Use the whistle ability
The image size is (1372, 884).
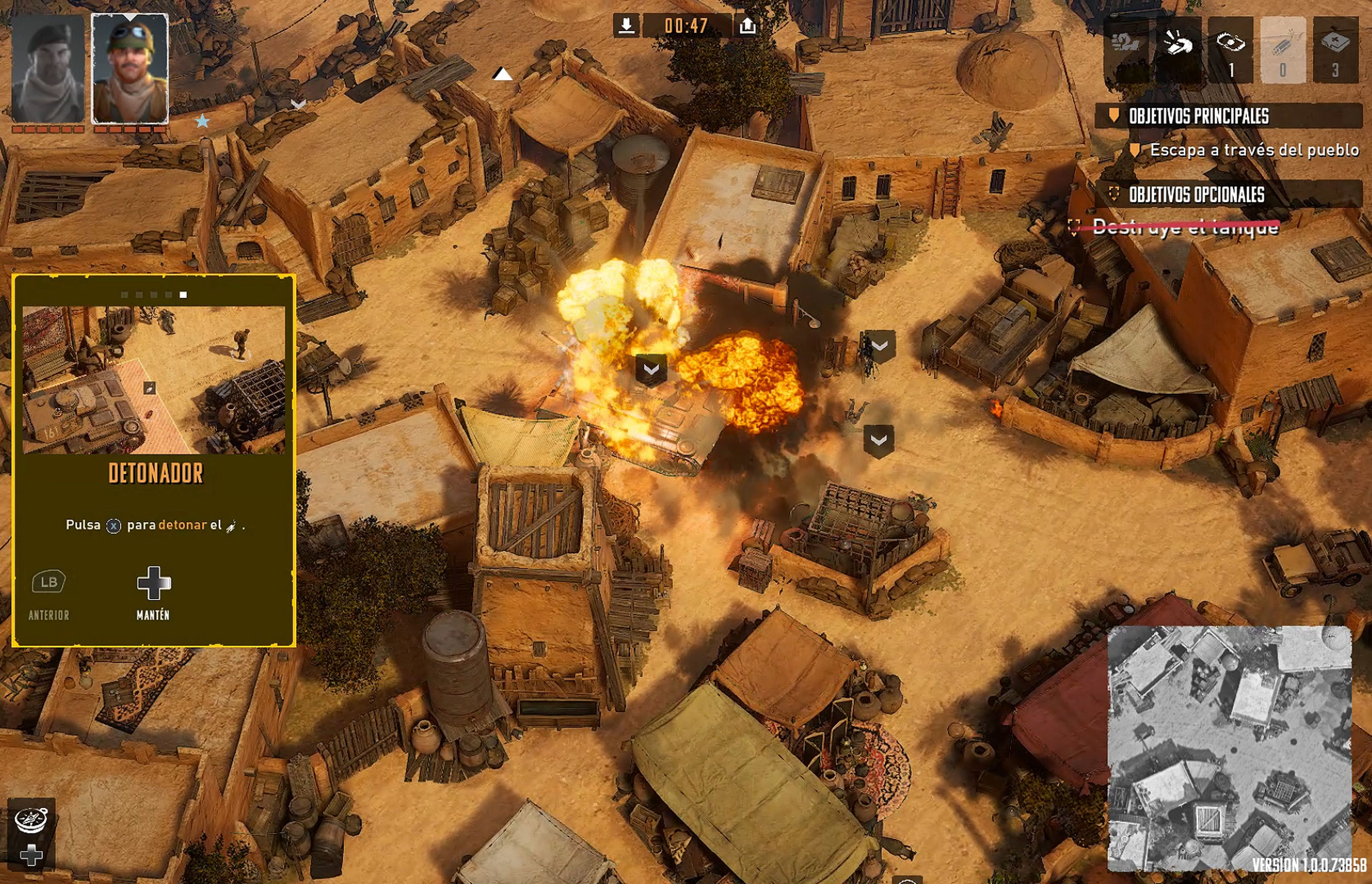tap(1178, 49)
